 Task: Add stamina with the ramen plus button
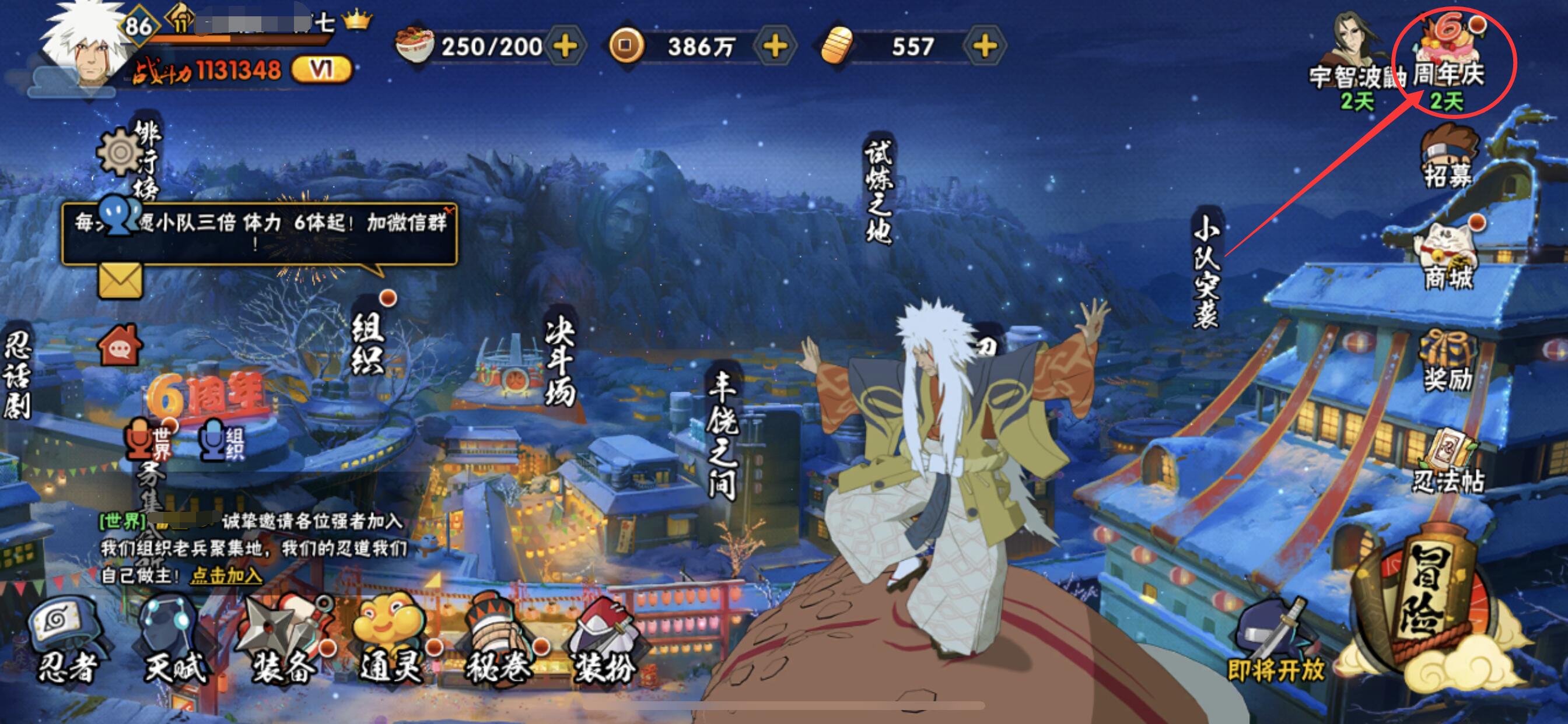click(565, 46)
